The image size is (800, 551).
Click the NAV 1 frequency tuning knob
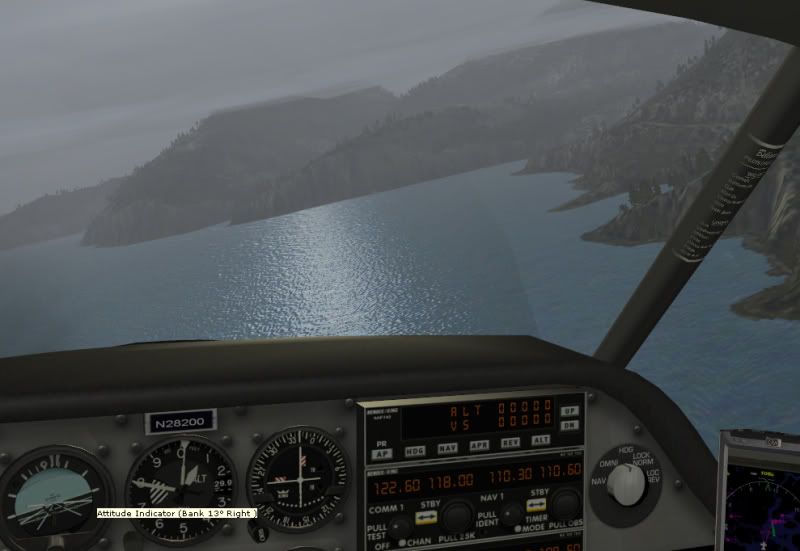point(566,503)
